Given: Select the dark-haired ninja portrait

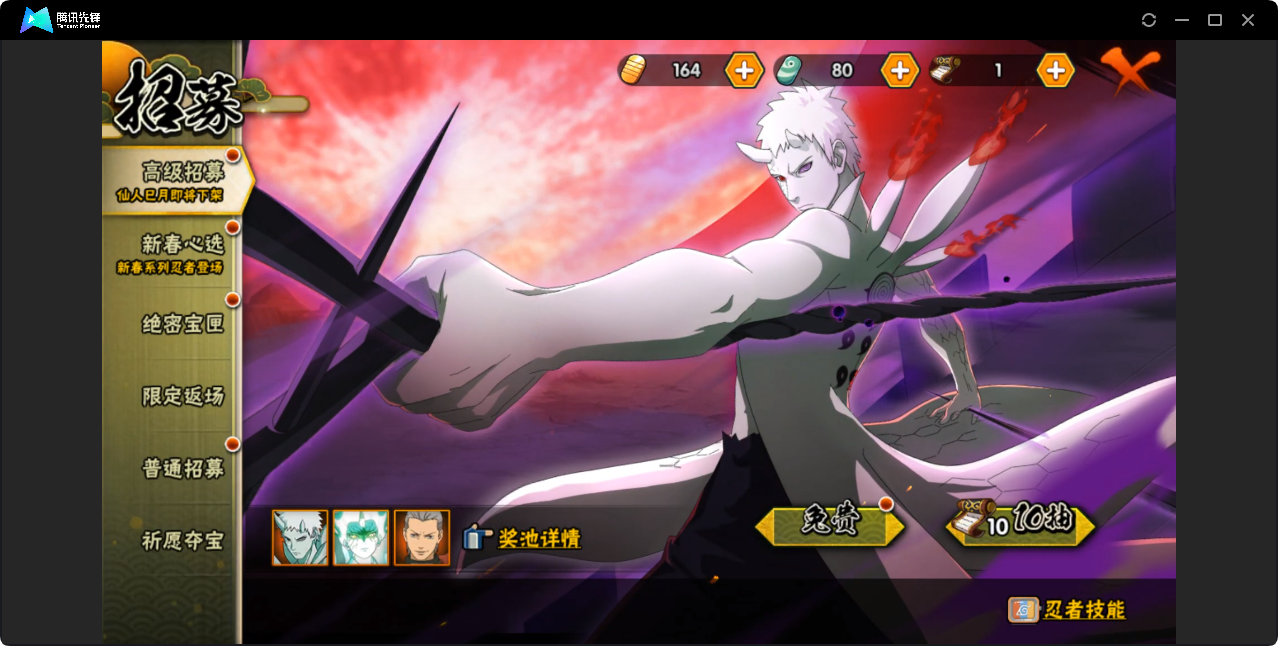Looking at the screenshot, I should (421, 538).
